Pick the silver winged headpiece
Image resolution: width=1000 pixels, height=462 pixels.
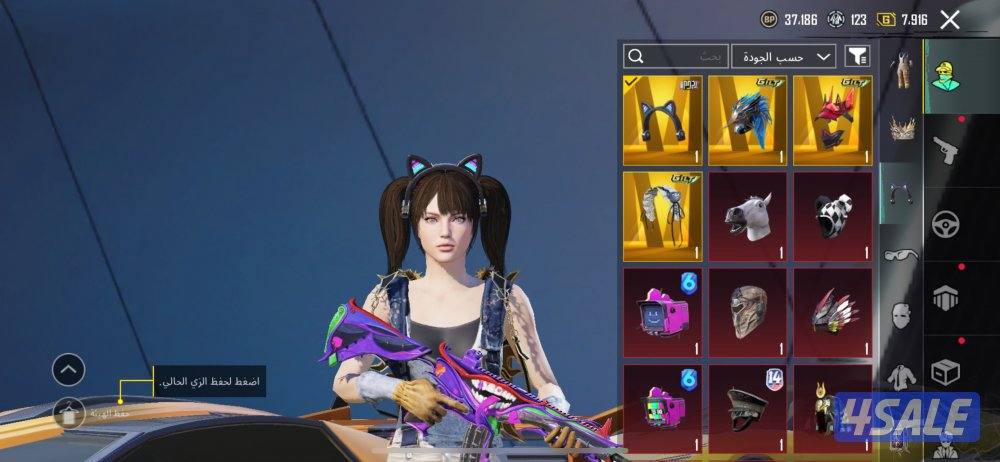[x=662, y=215]
